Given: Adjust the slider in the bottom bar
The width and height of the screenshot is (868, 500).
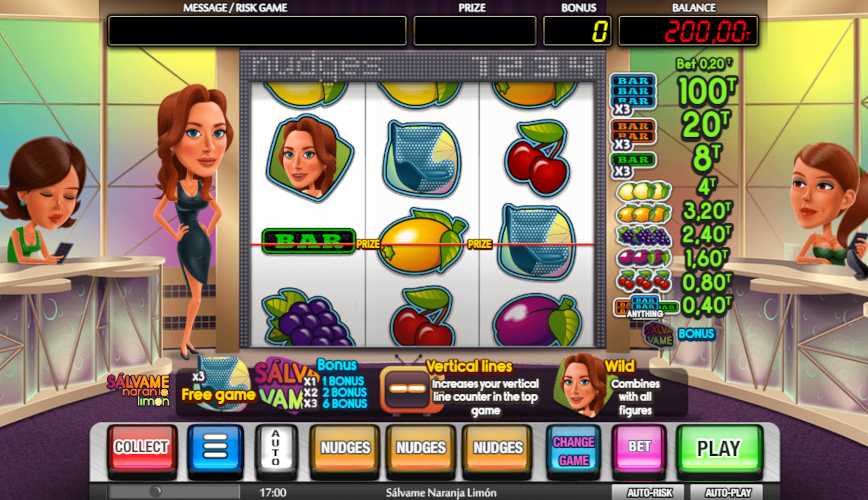Looking at the screenshot, I should click(x=155, y=492).
